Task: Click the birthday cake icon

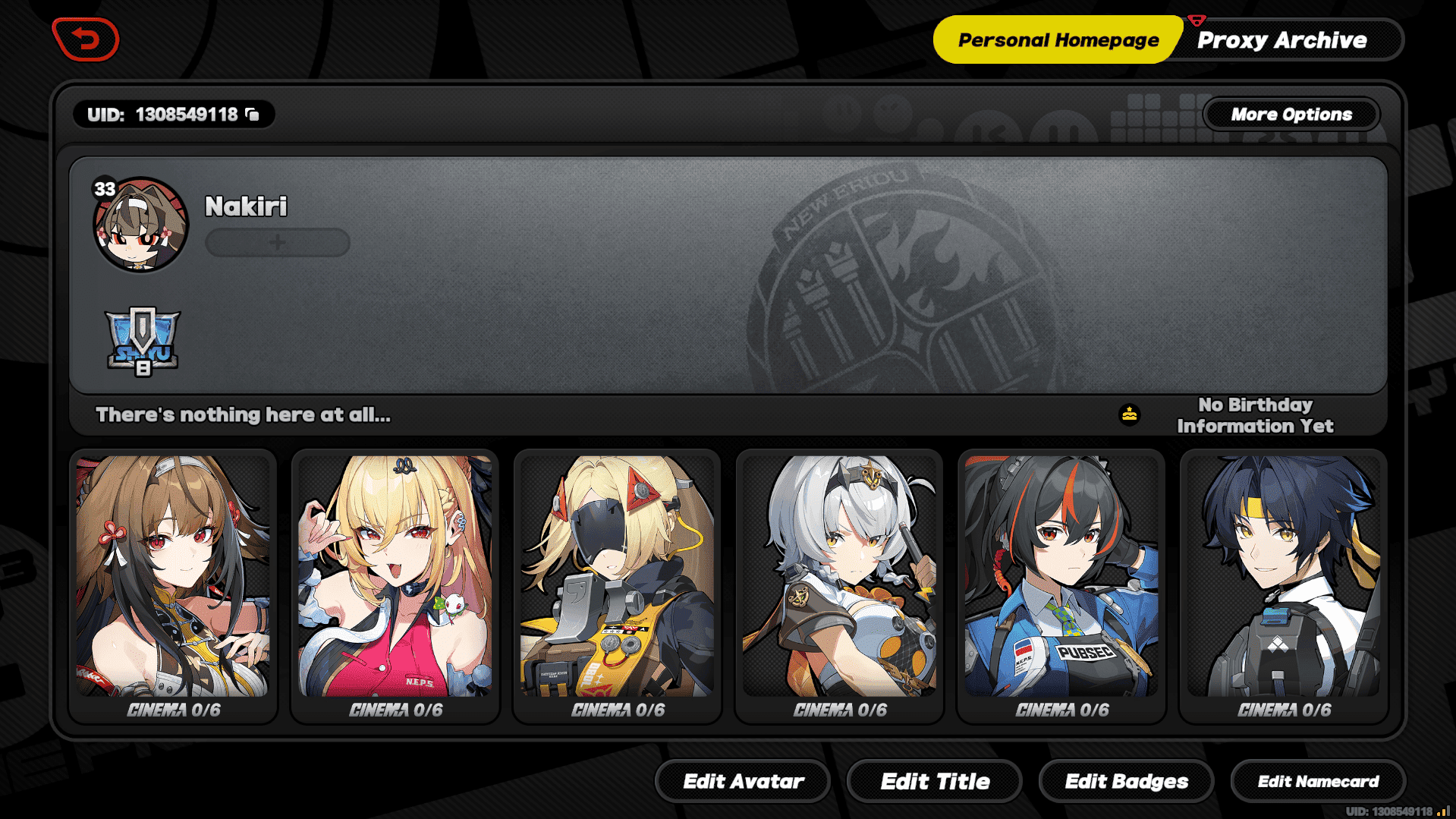Action: click(x=1128, y=415)
